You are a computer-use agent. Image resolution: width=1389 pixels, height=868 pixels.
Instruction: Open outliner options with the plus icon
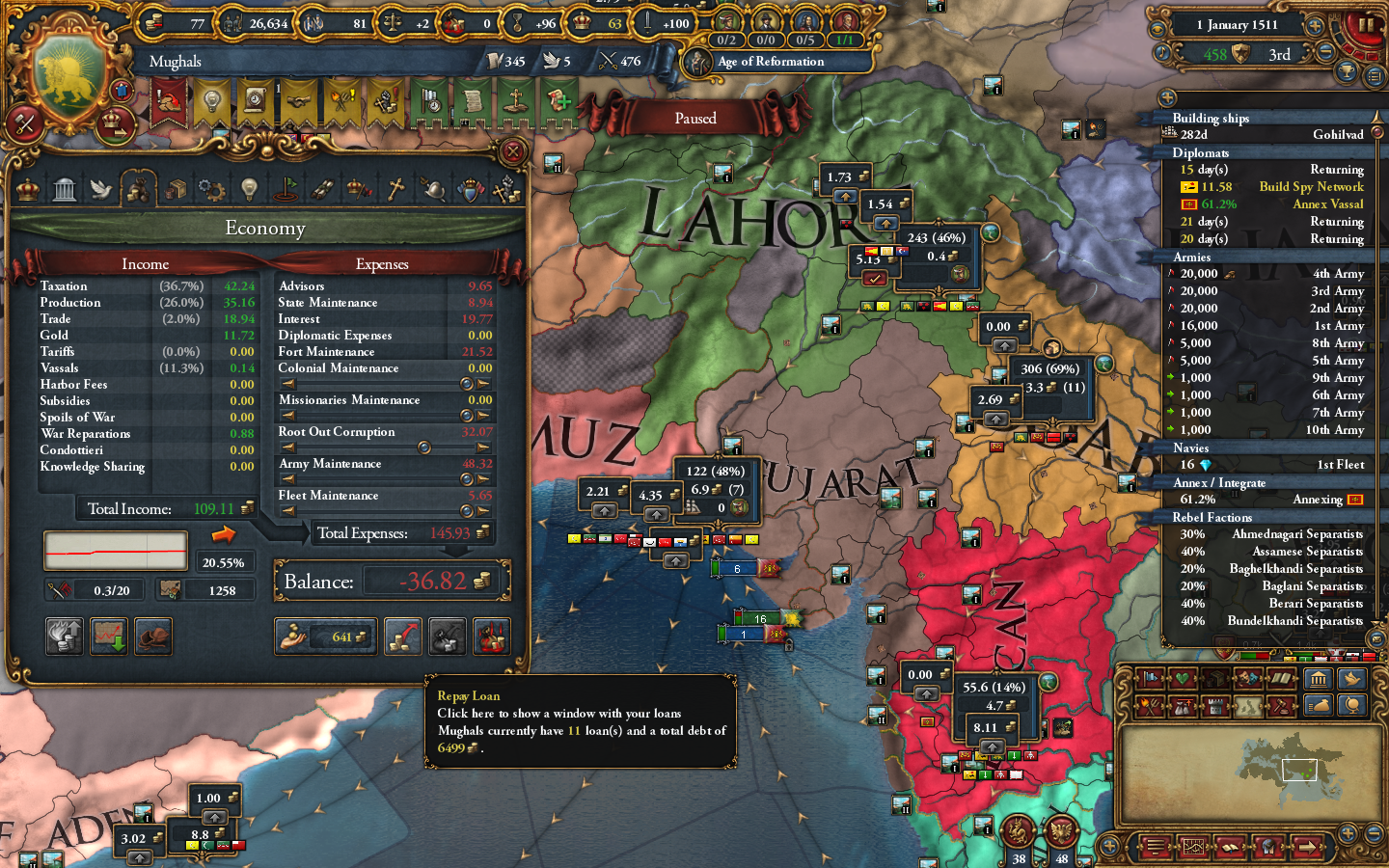click(1169, 97)
